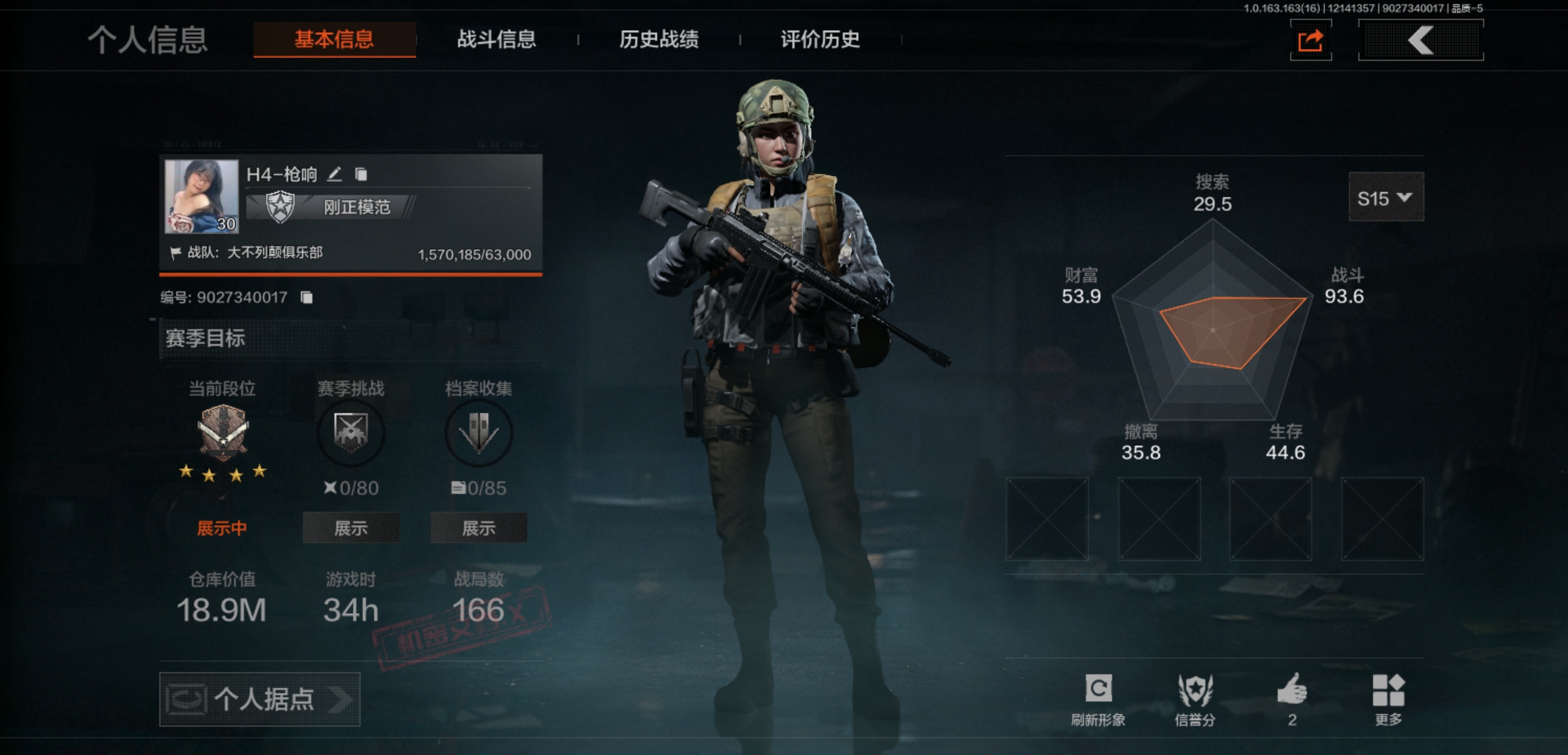Click 展示 under 档案收集
The width and height of the screenshot is (1568, 755).
pos(479,528)
